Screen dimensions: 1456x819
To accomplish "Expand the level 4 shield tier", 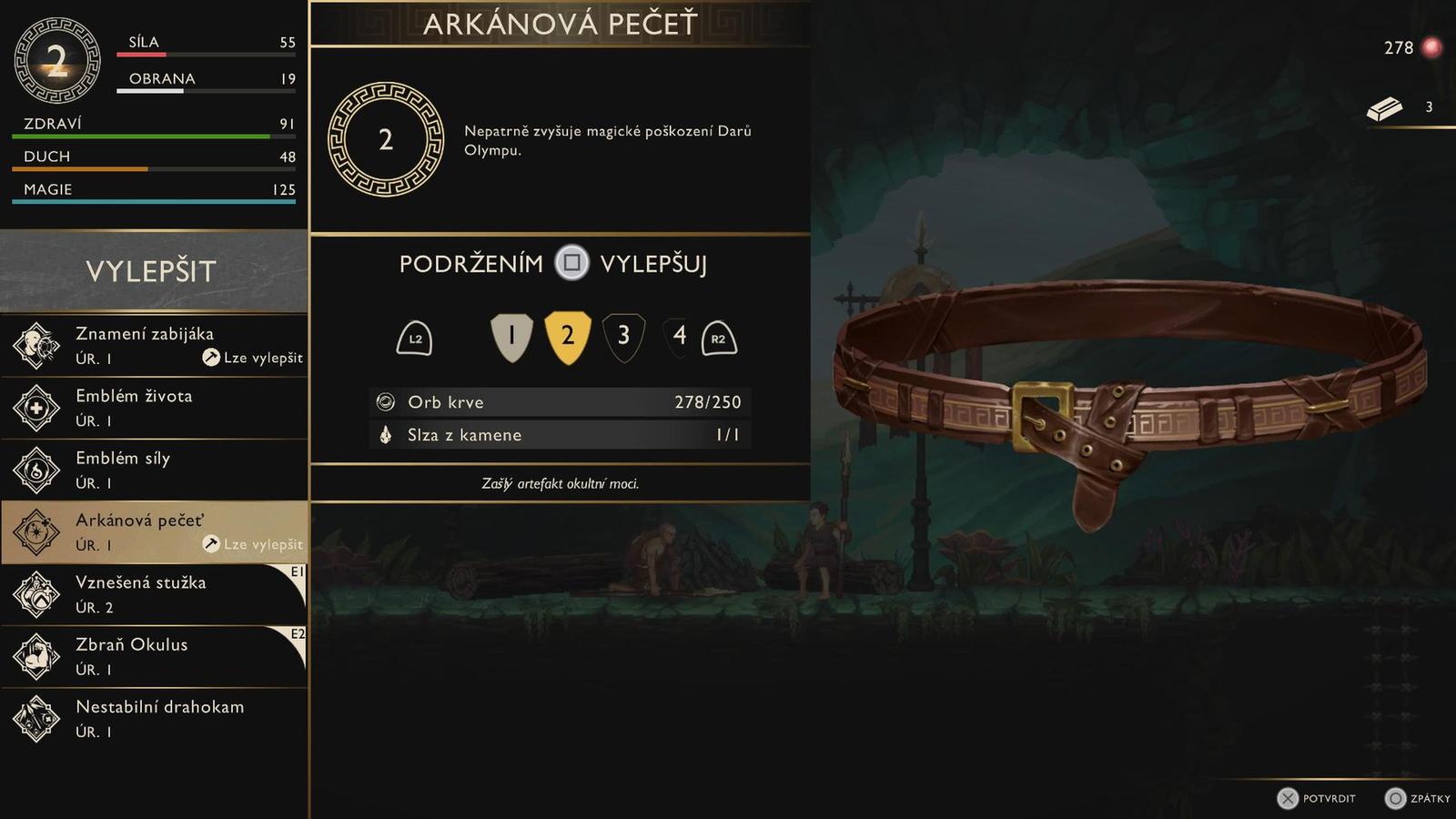I will coord(678,335).
